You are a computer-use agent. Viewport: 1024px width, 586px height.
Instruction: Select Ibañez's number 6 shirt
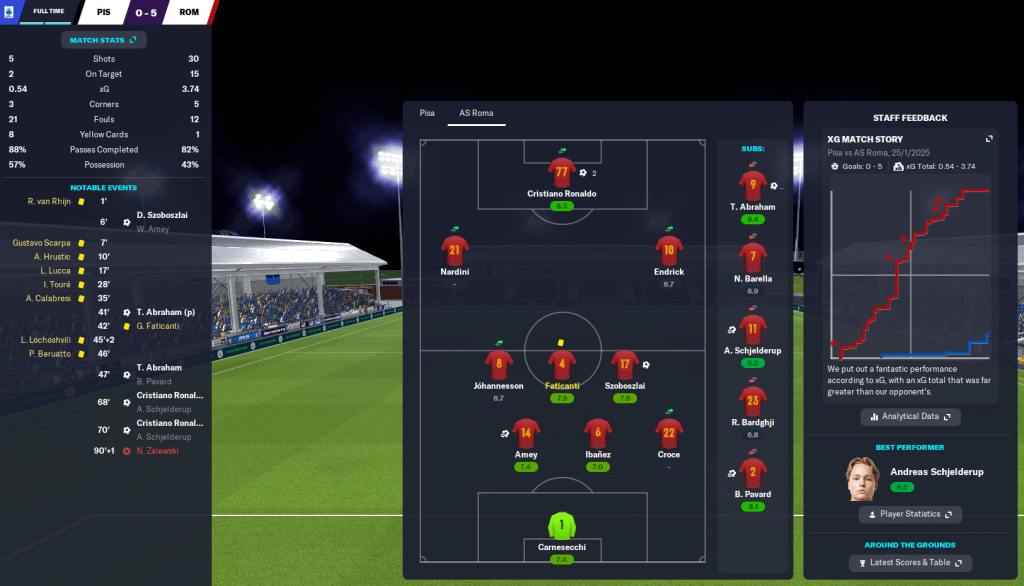(598, 433)
